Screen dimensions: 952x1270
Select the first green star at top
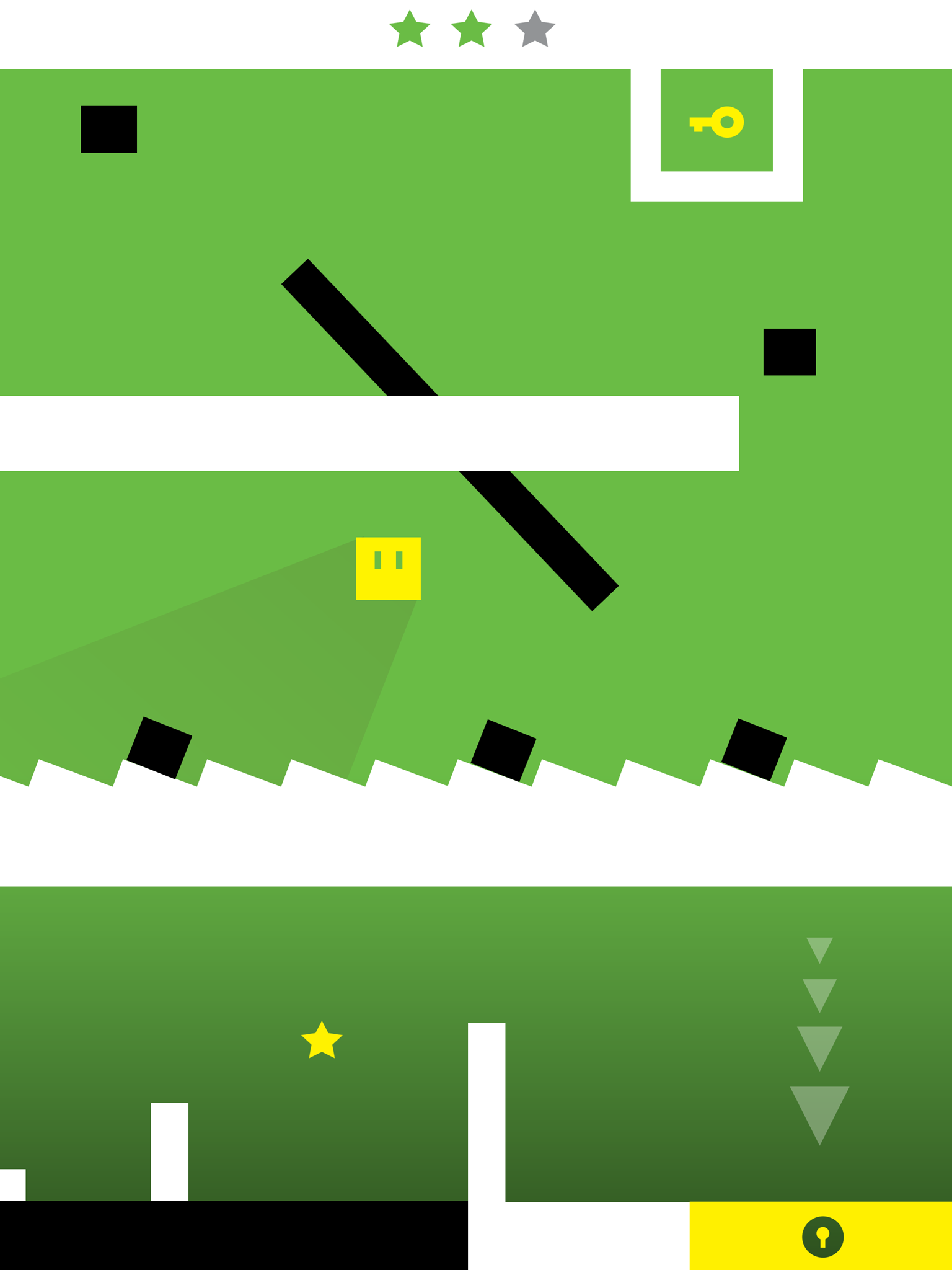tap(410, 29)
